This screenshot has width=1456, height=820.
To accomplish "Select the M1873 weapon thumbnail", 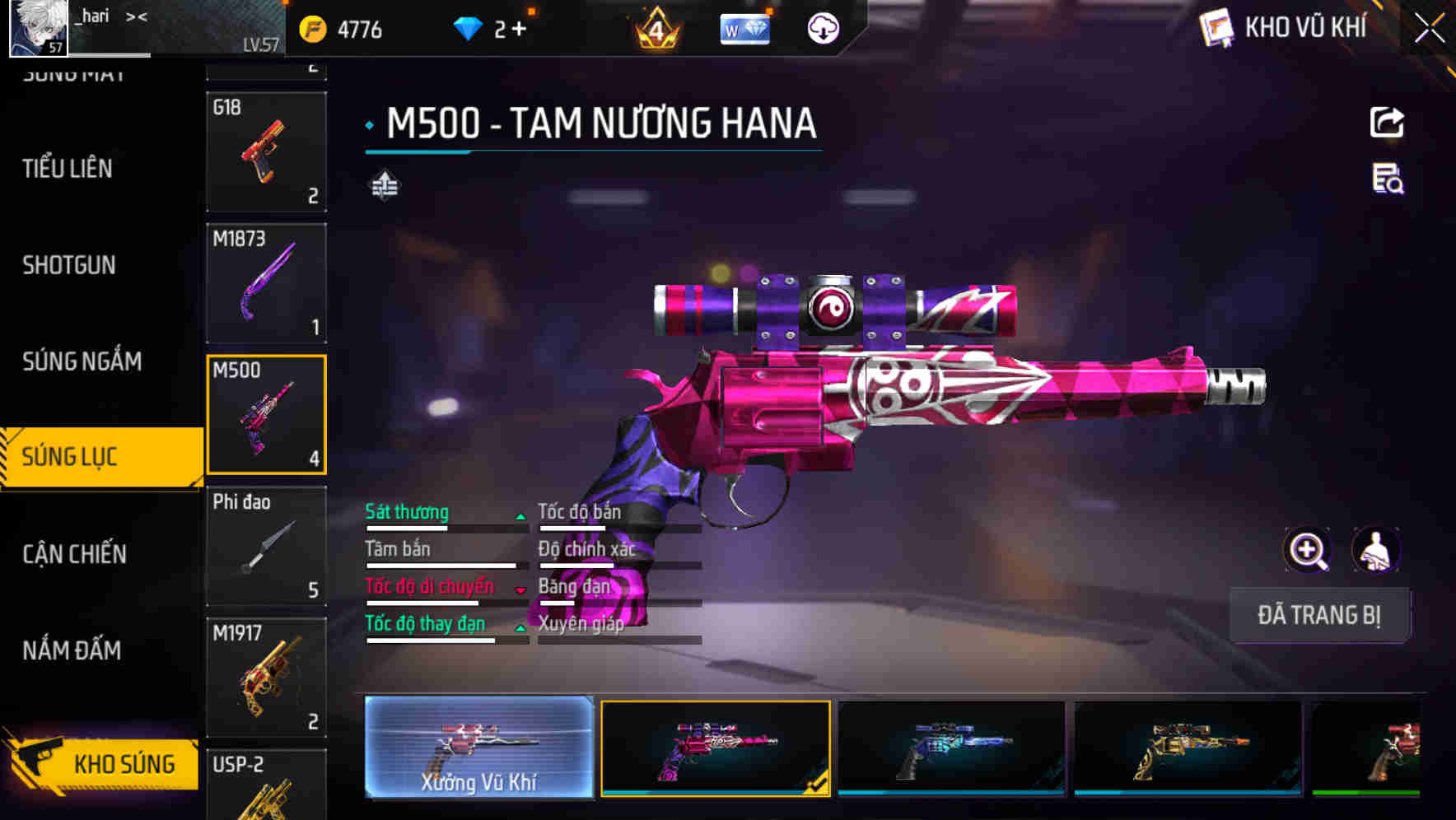I will [267, 282].
